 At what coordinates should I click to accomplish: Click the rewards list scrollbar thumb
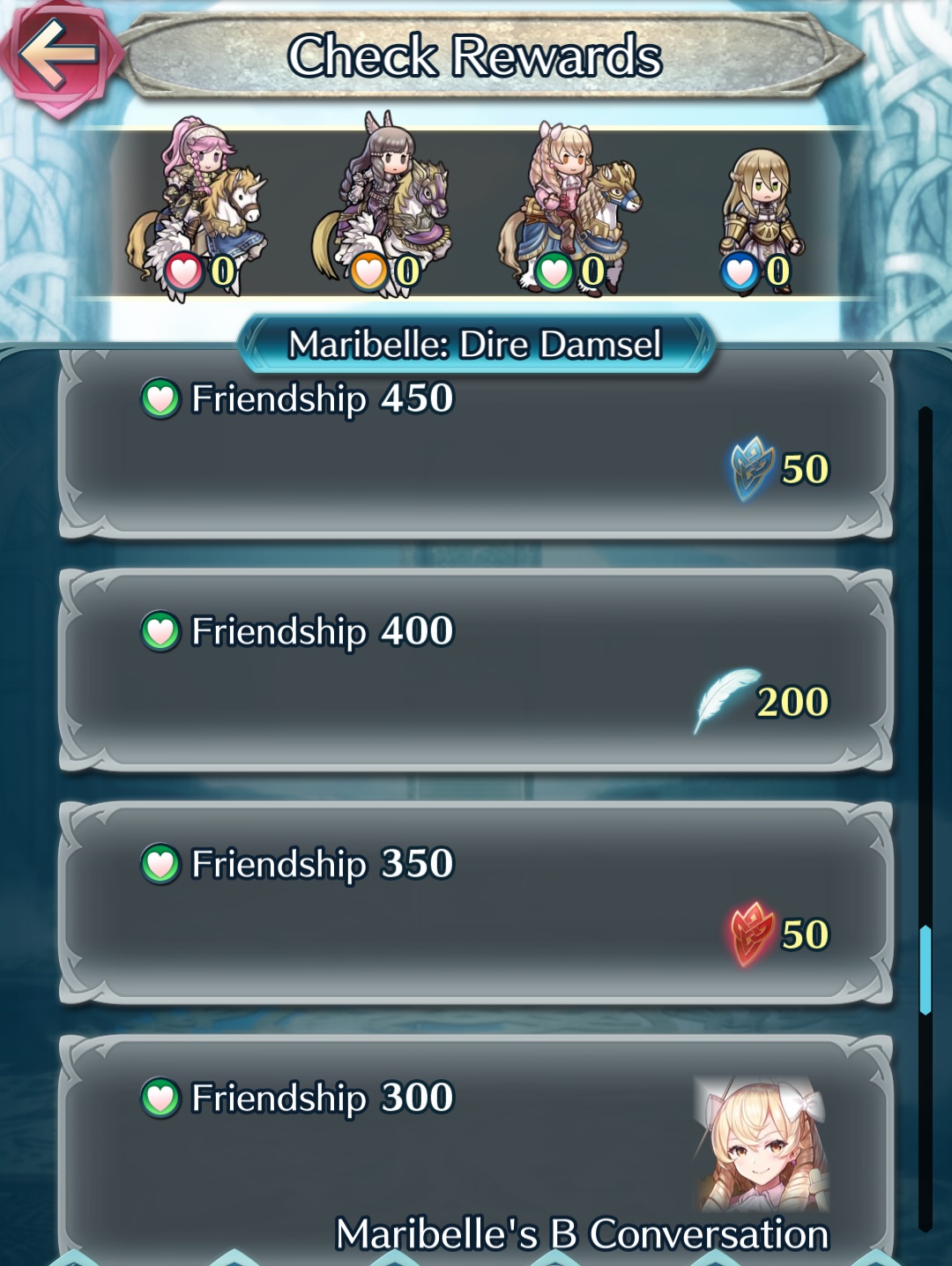point(925,970)
